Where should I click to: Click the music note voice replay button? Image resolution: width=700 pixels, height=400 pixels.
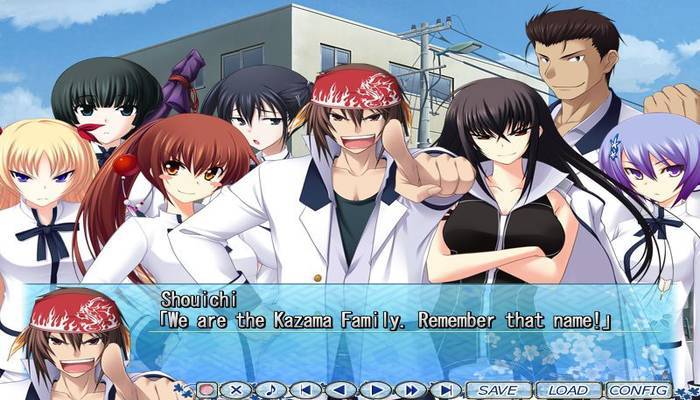tap(270, 389)
